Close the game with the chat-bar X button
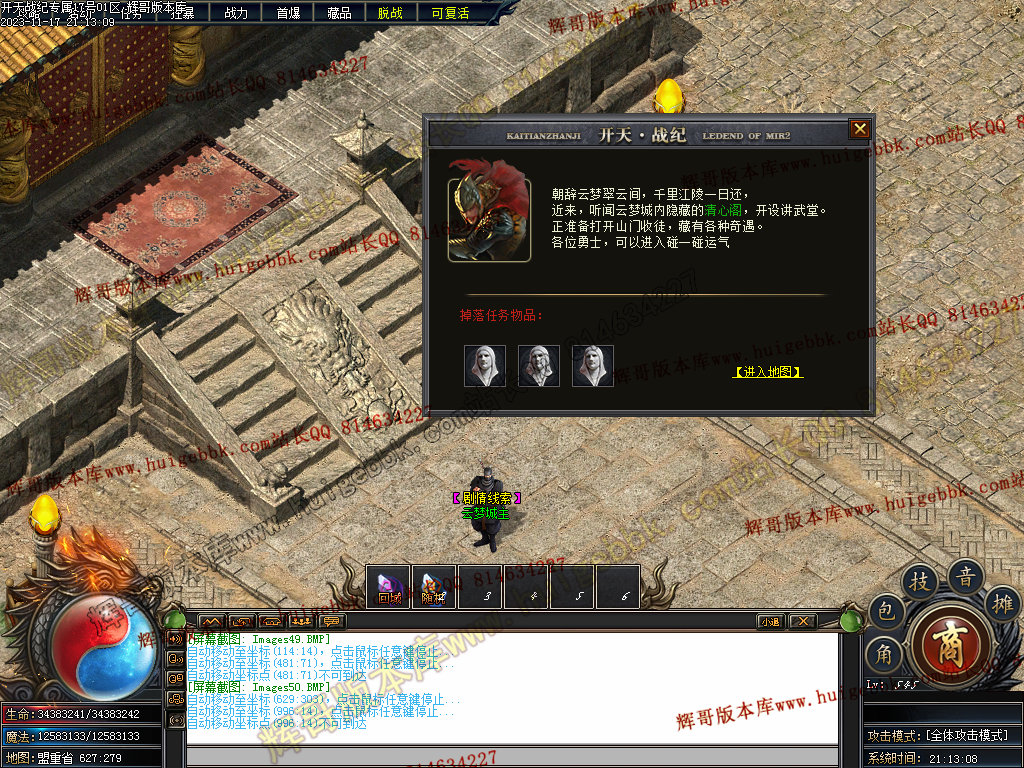1024x768 pixels. 802,621
